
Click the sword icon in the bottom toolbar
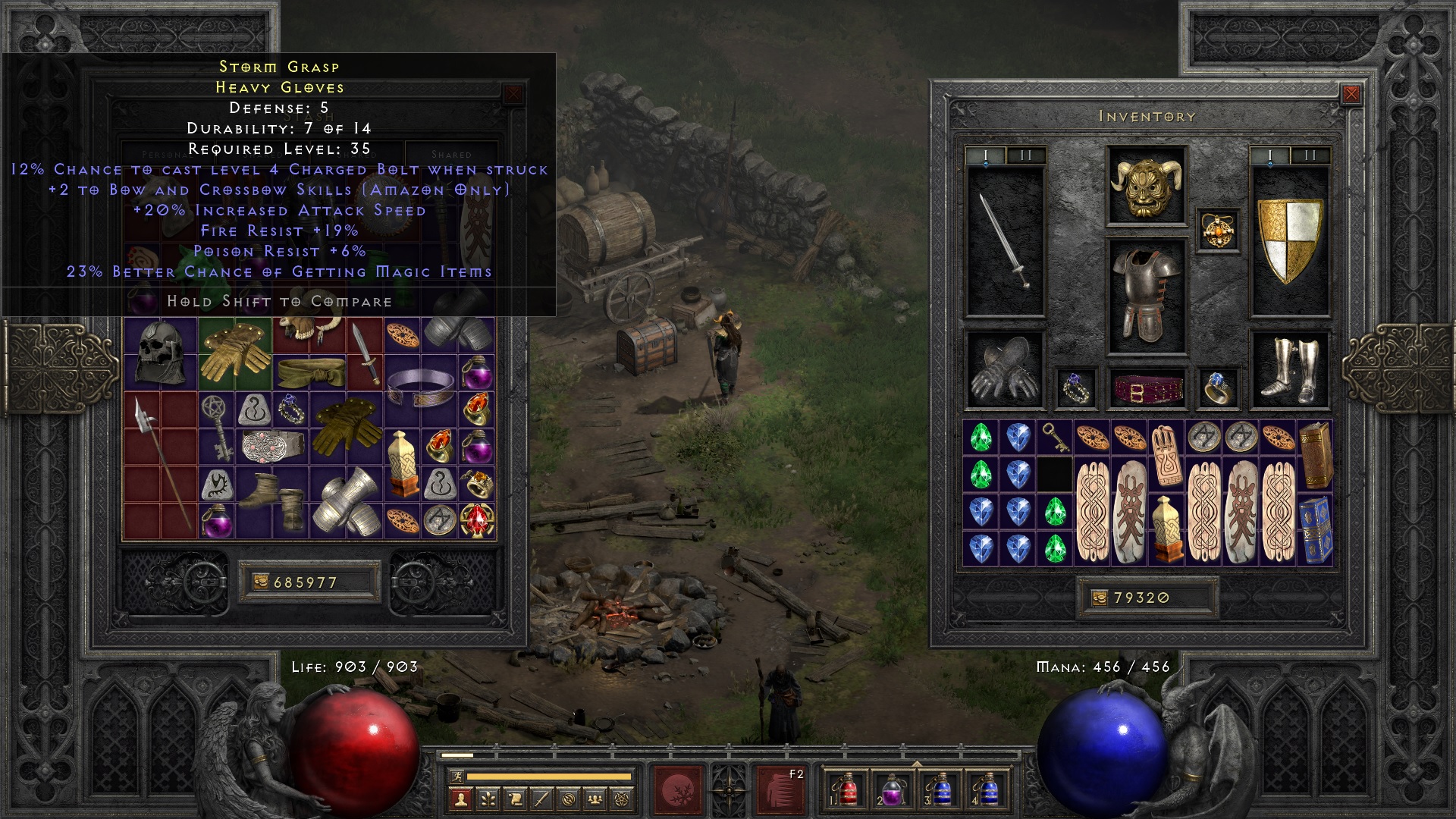541,800
